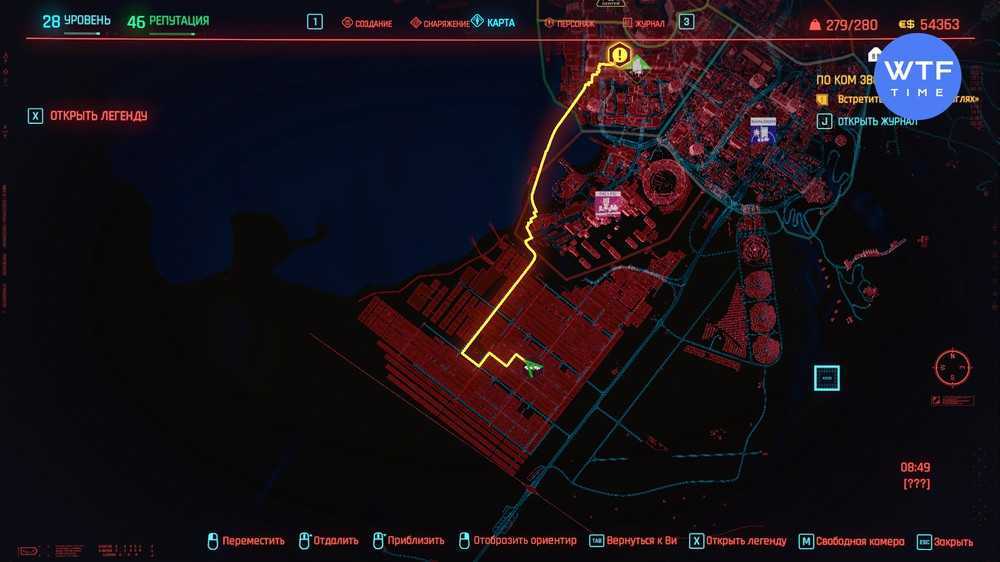Image resolution: width=1000 pixels, height=562 pixels.
Task: Open the map legend via Открыть легенду
Action: pyautogui.click(x=88, y=116)
